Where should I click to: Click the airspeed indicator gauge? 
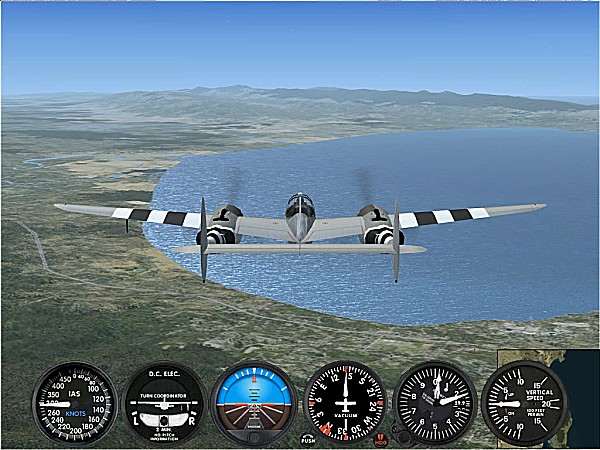74,404
